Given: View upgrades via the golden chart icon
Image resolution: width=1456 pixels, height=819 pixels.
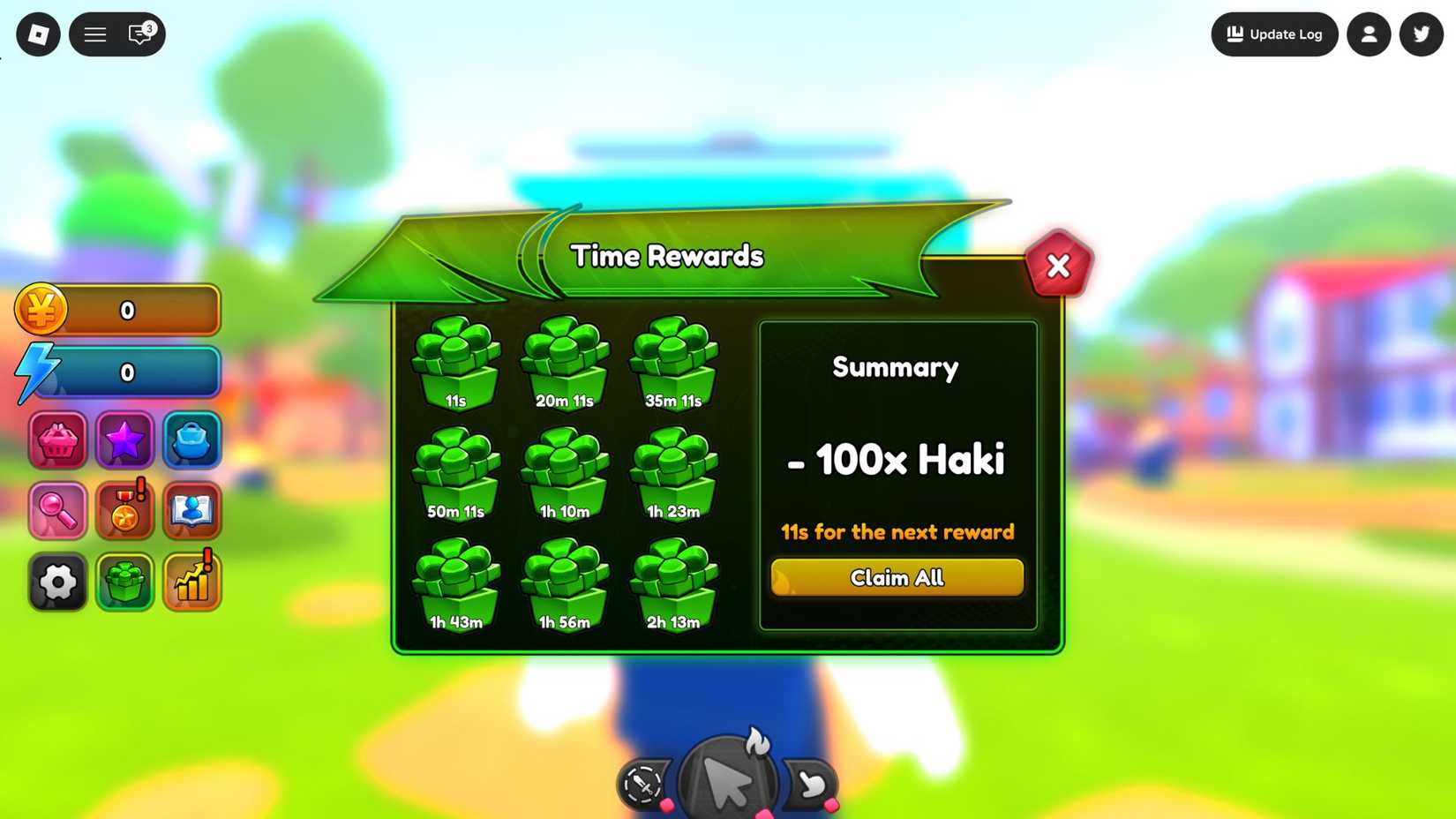Looking at the screenshot, I should tap(191, 582).
